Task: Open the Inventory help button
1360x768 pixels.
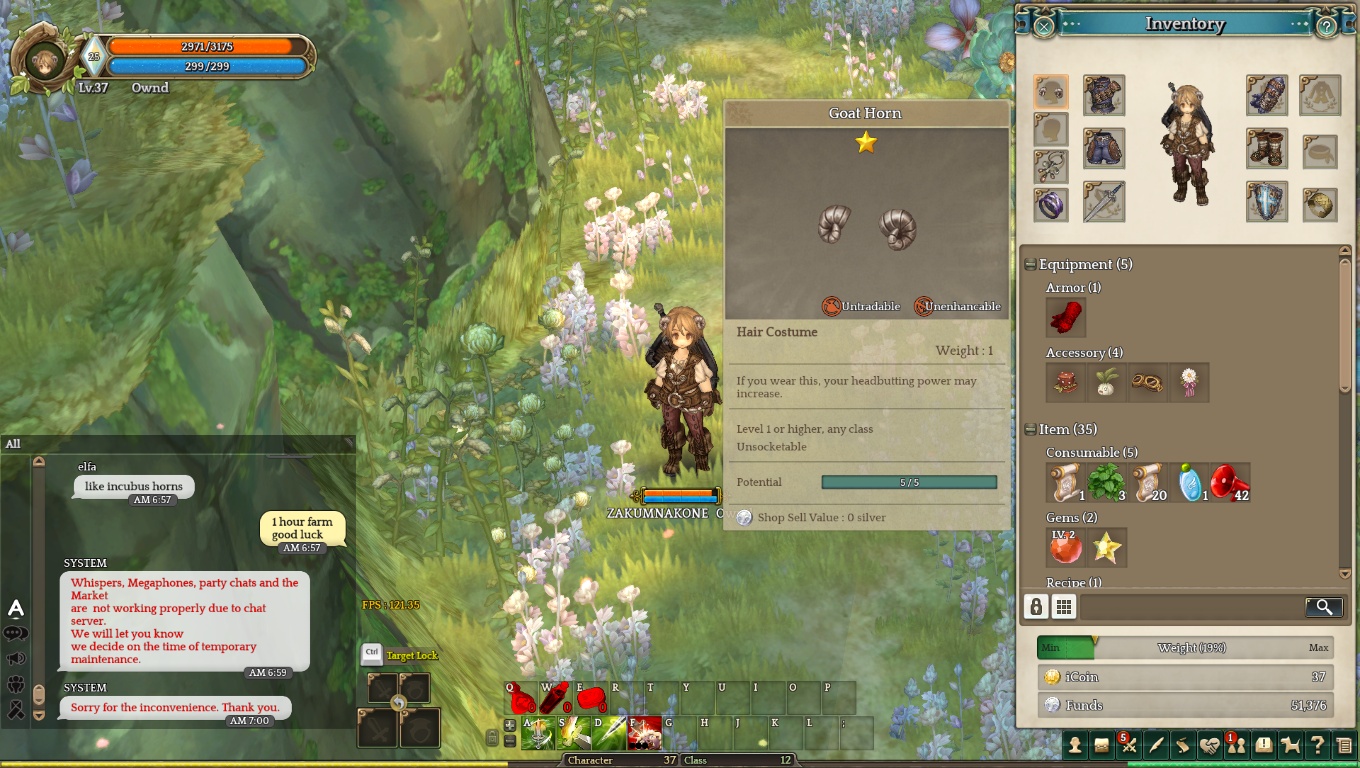Action: pos(1326,26)
